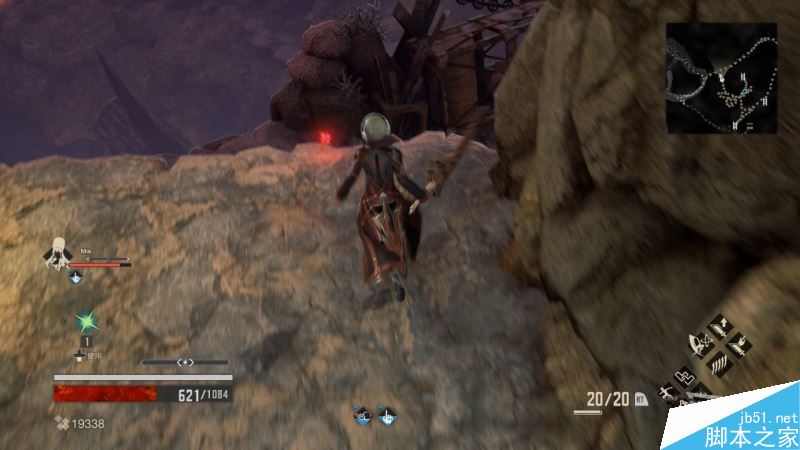
Task: Open the minimap
Action: pyautogui.click(x=724, y=78)
